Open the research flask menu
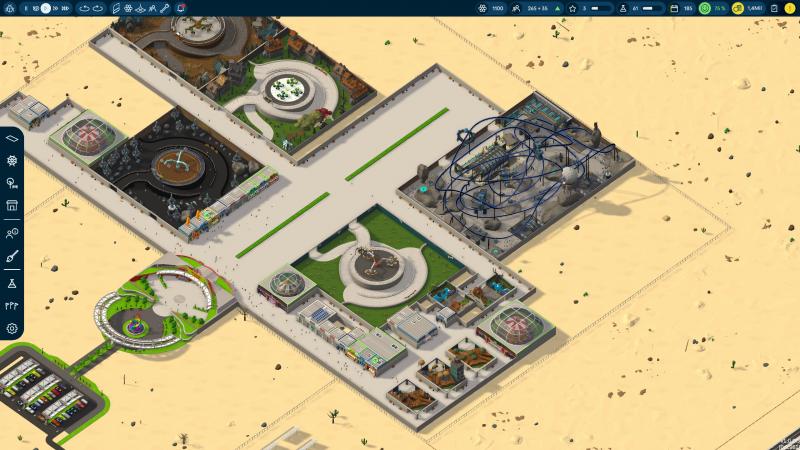800x450 pixels. pos(12,284)
